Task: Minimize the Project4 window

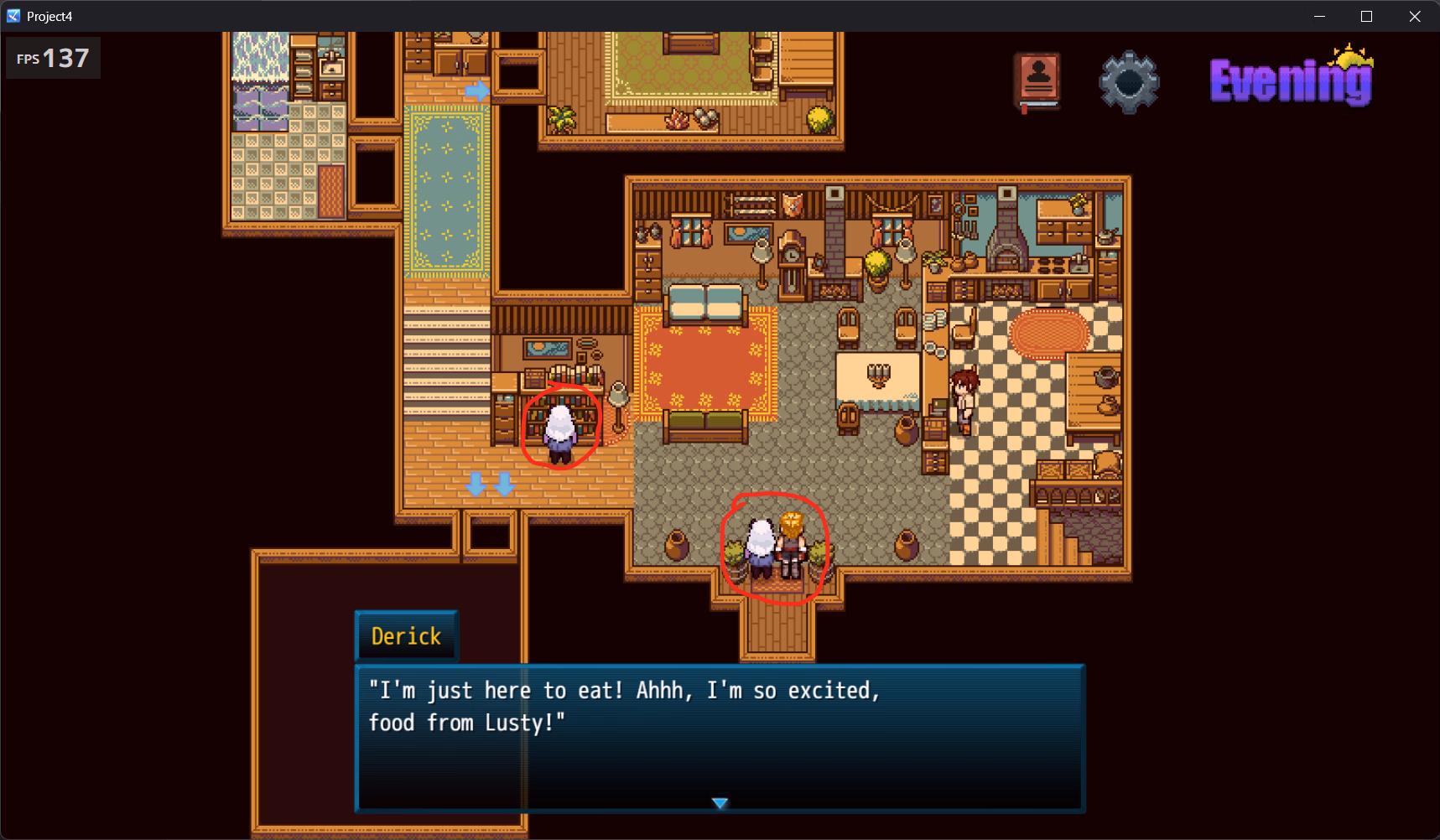Action: [1319, 16]
